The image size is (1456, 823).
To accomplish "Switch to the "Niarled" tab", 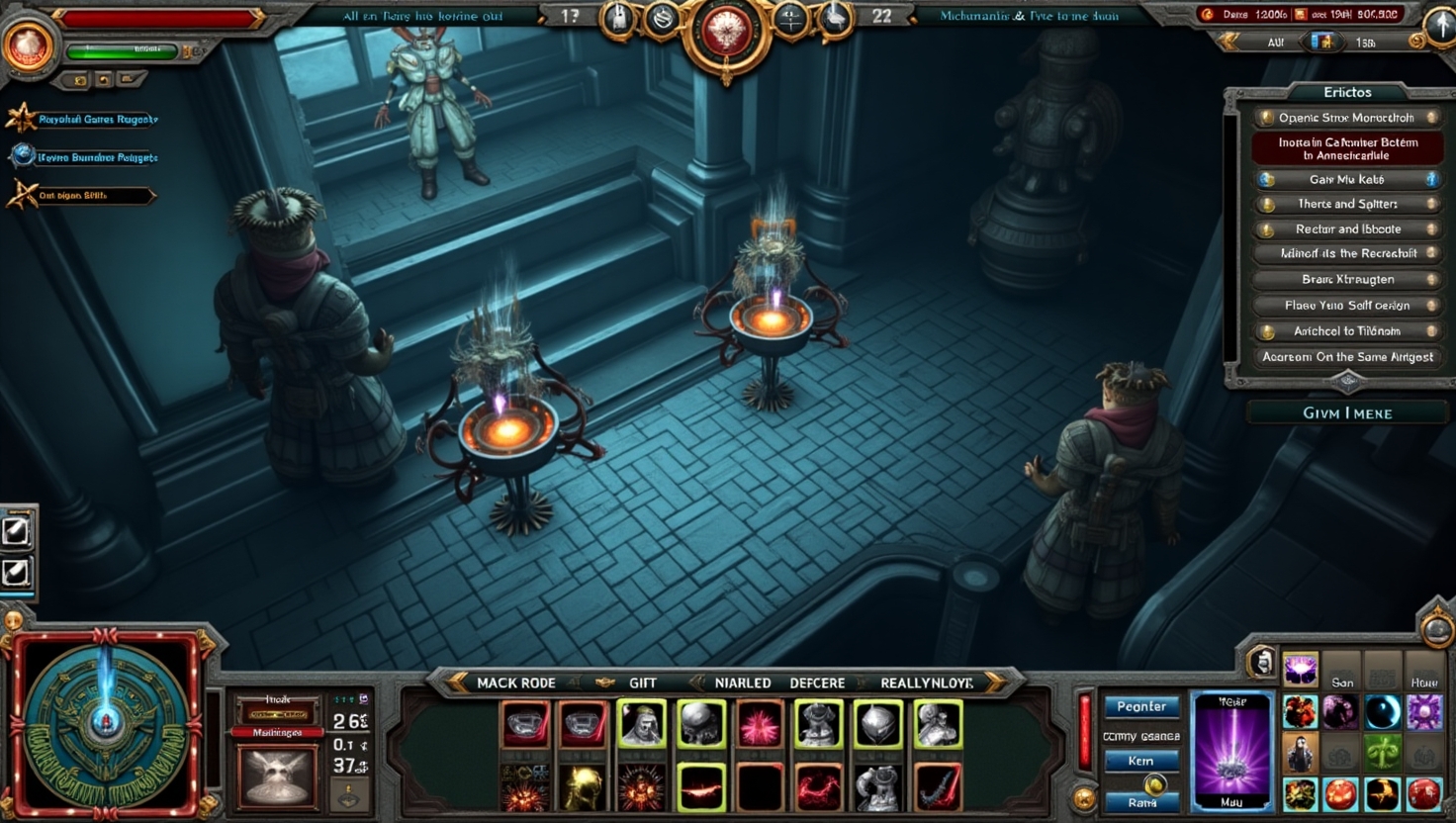I will pos(742,683).
